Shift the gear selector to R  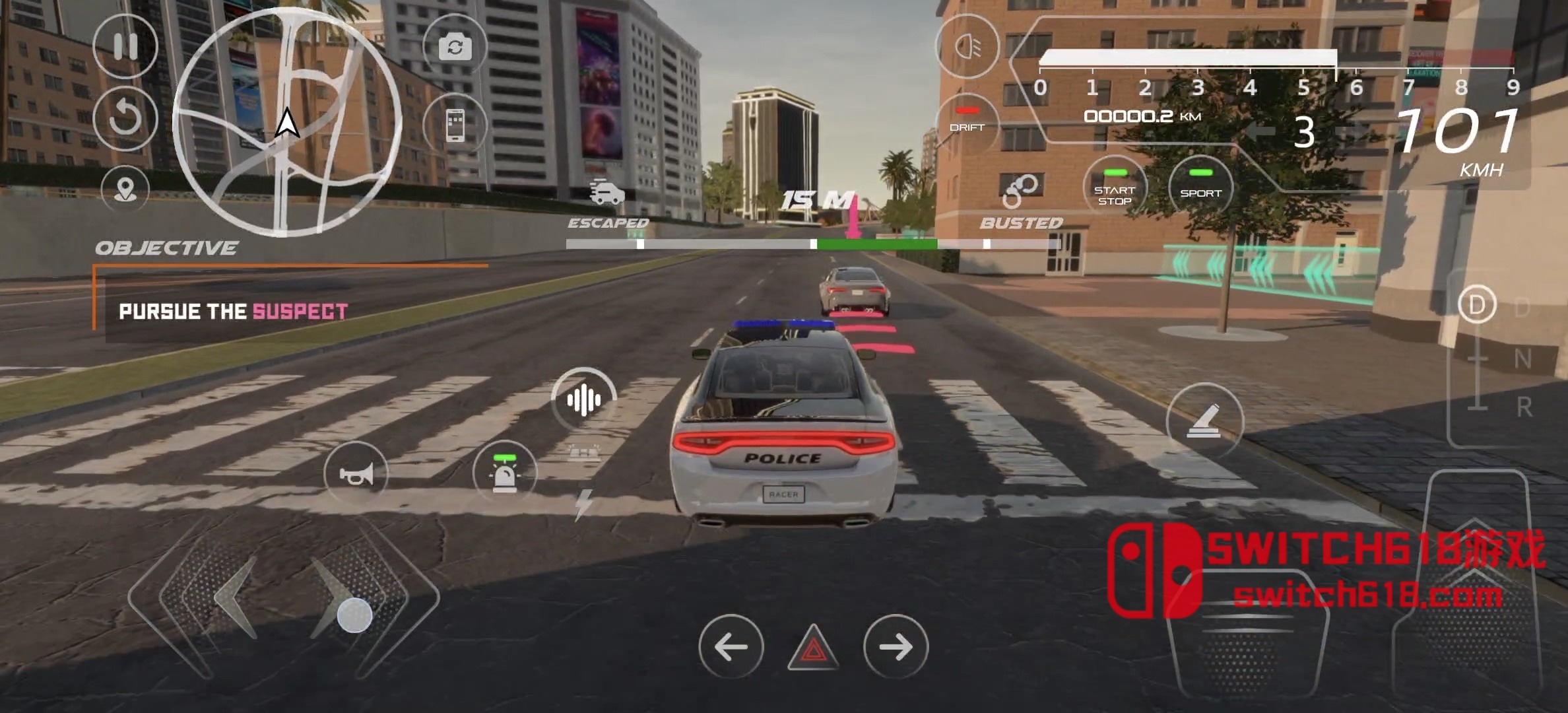point(1523,407)
